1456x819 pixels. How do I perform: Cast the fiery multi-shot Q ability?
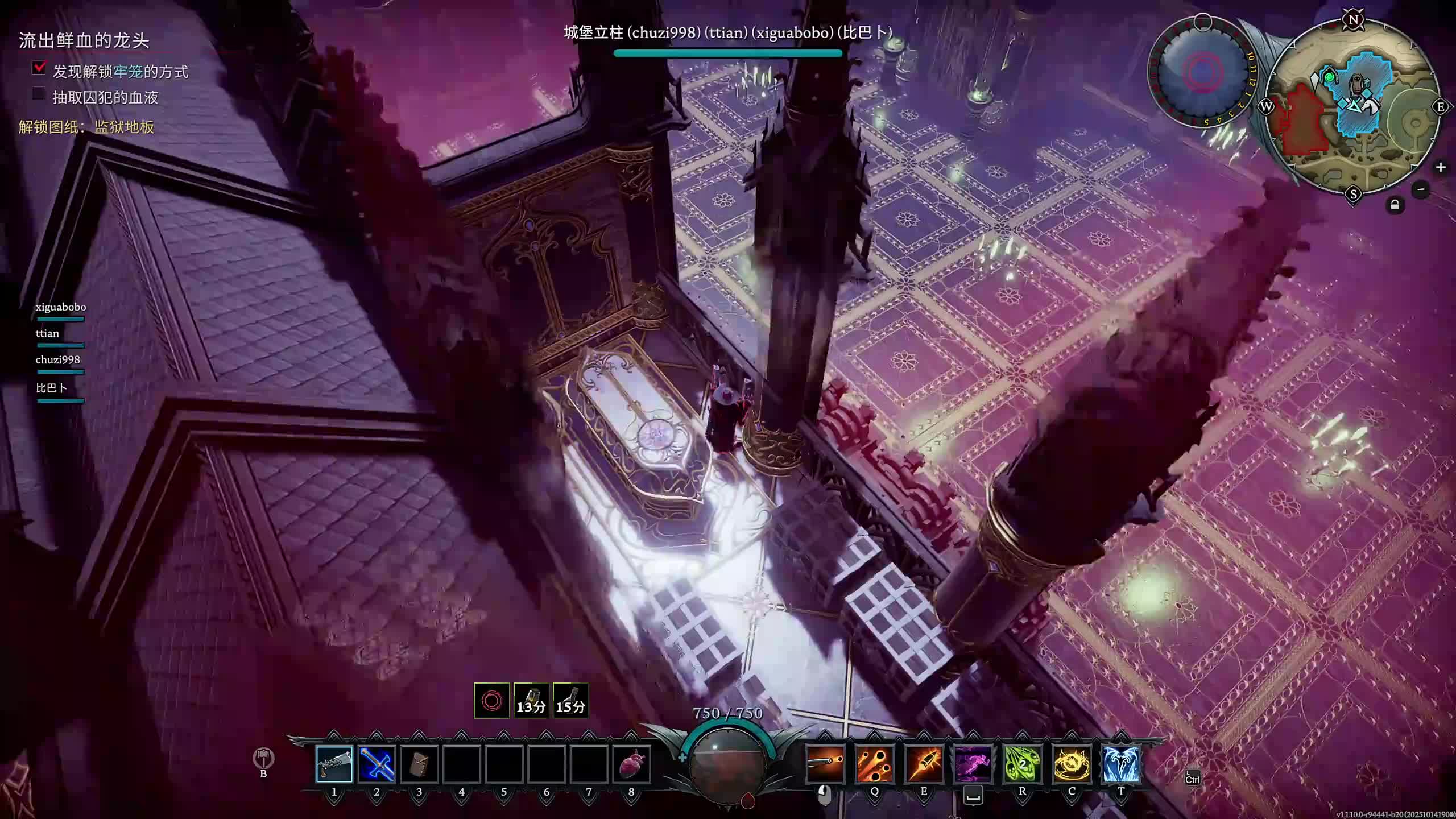[874, 764]
